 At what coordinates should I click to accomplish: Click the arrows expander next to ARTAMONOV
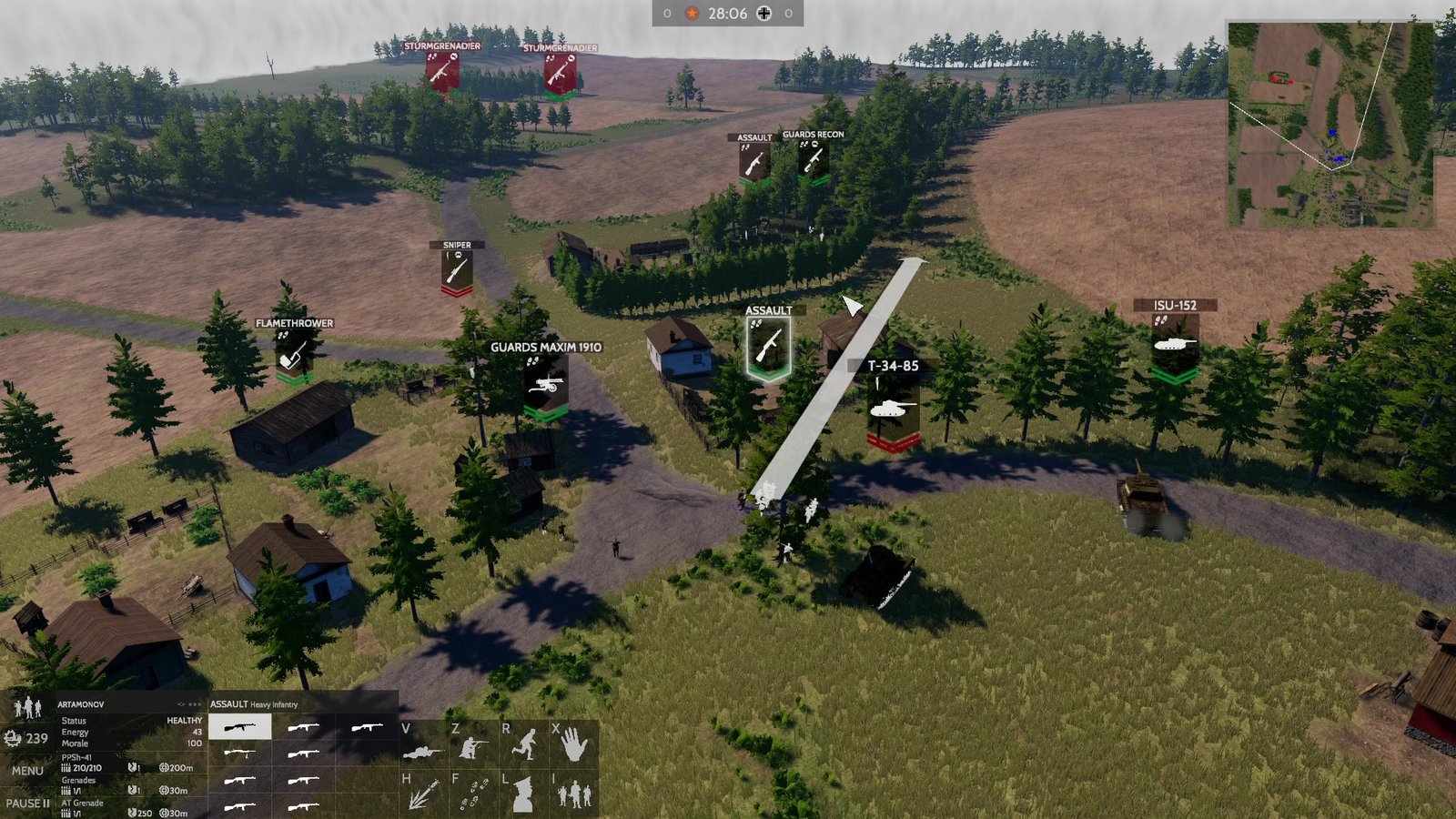(x=179, y=703)
